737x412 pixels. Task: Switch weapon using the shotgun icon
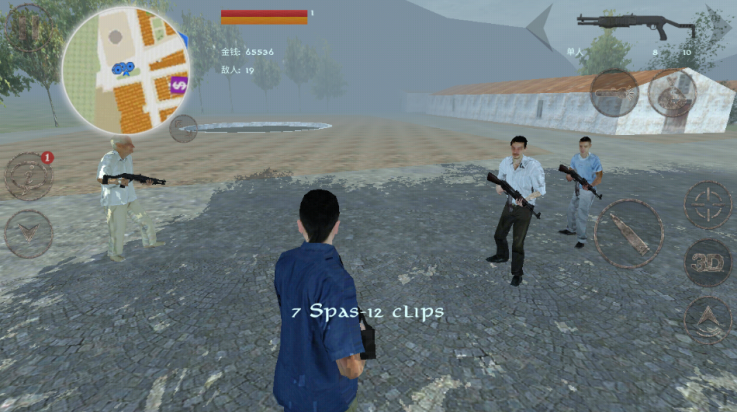tap(635, 23)
